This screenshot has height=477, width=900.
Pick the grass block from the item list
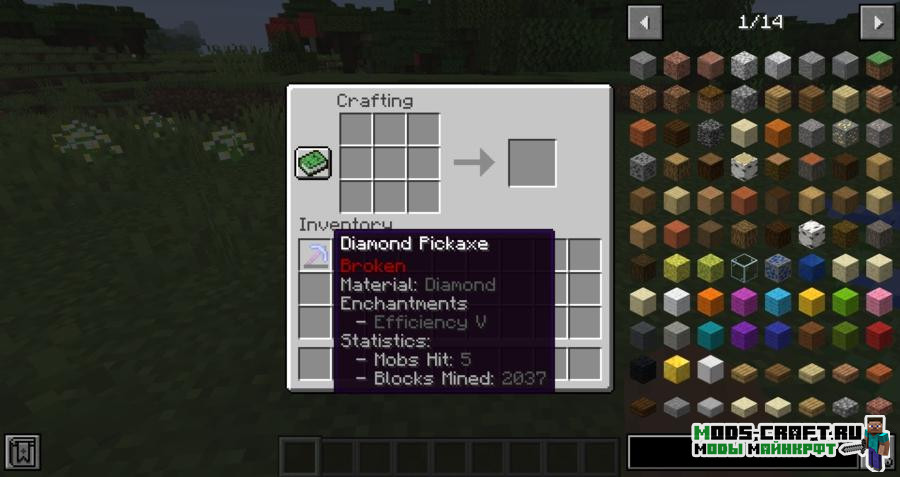pyautogui.click(x=879, y=65)
